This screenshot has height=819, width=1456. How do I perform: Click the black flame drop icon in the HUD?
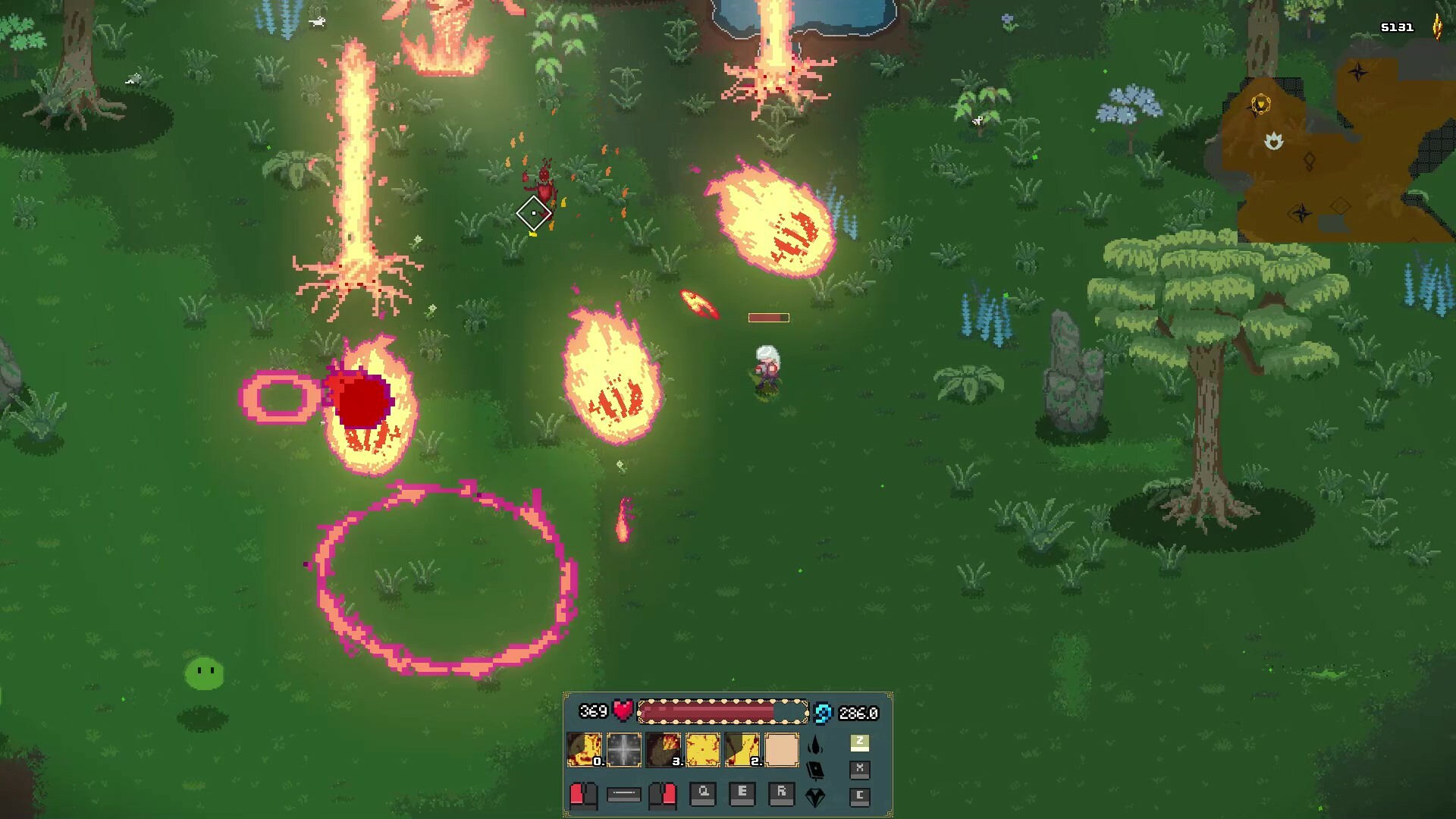pyautogui.click(x=815, y=745)
